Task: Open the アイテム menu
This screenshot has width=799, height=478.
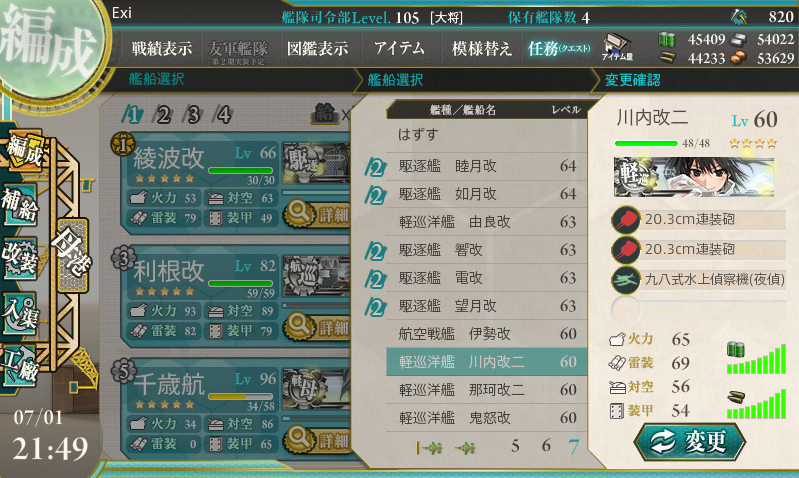Action: click(399, 48)
